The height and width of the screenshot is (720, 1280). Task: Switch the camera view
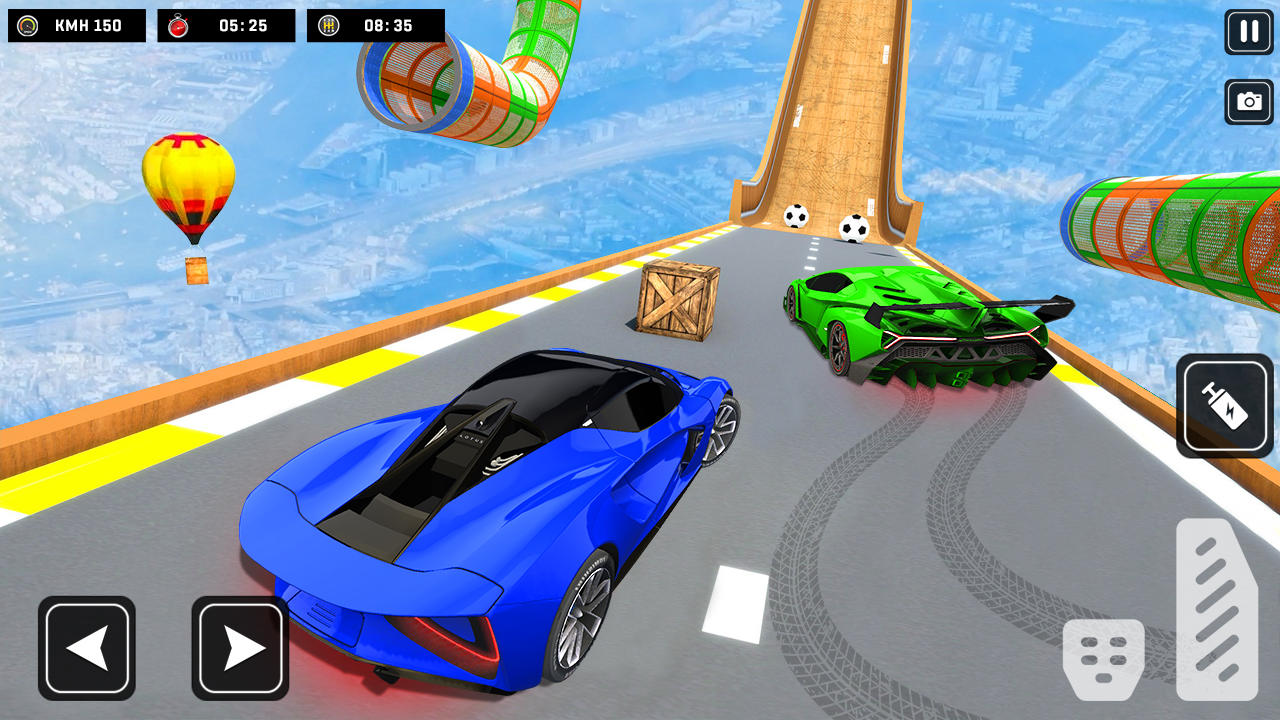(1249, 102)
